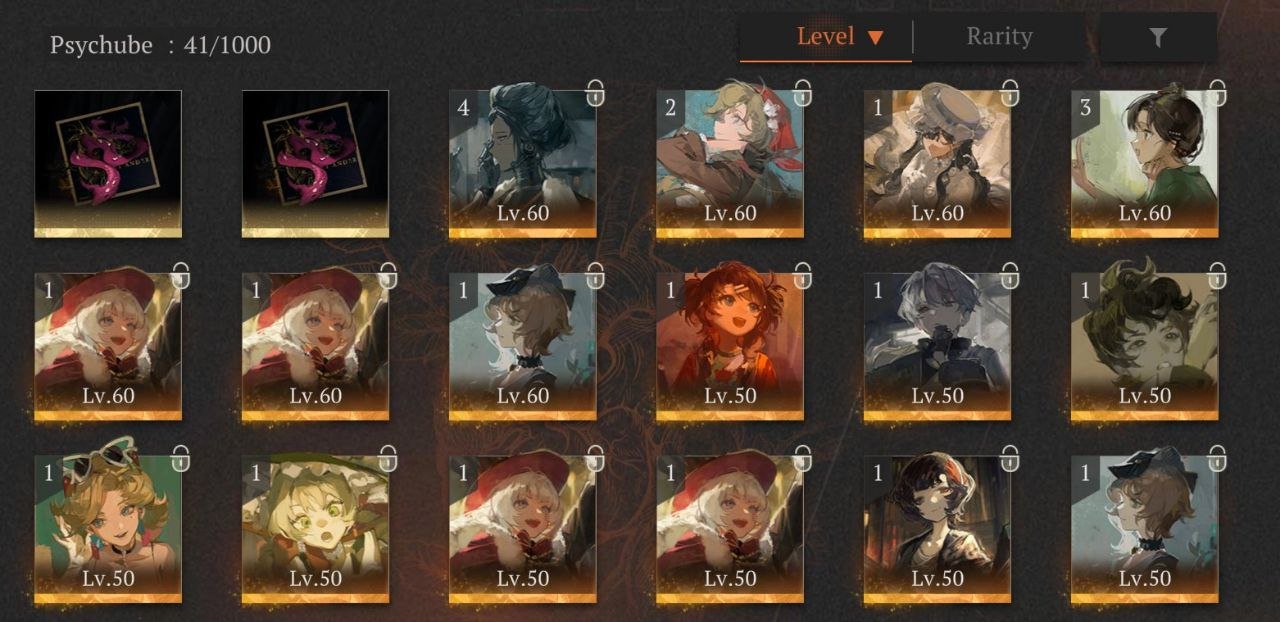Open the Lv.60 brown-haired bow girl Psychube
The width and height of the screenshot is (1280, 622).
(523, 346)
